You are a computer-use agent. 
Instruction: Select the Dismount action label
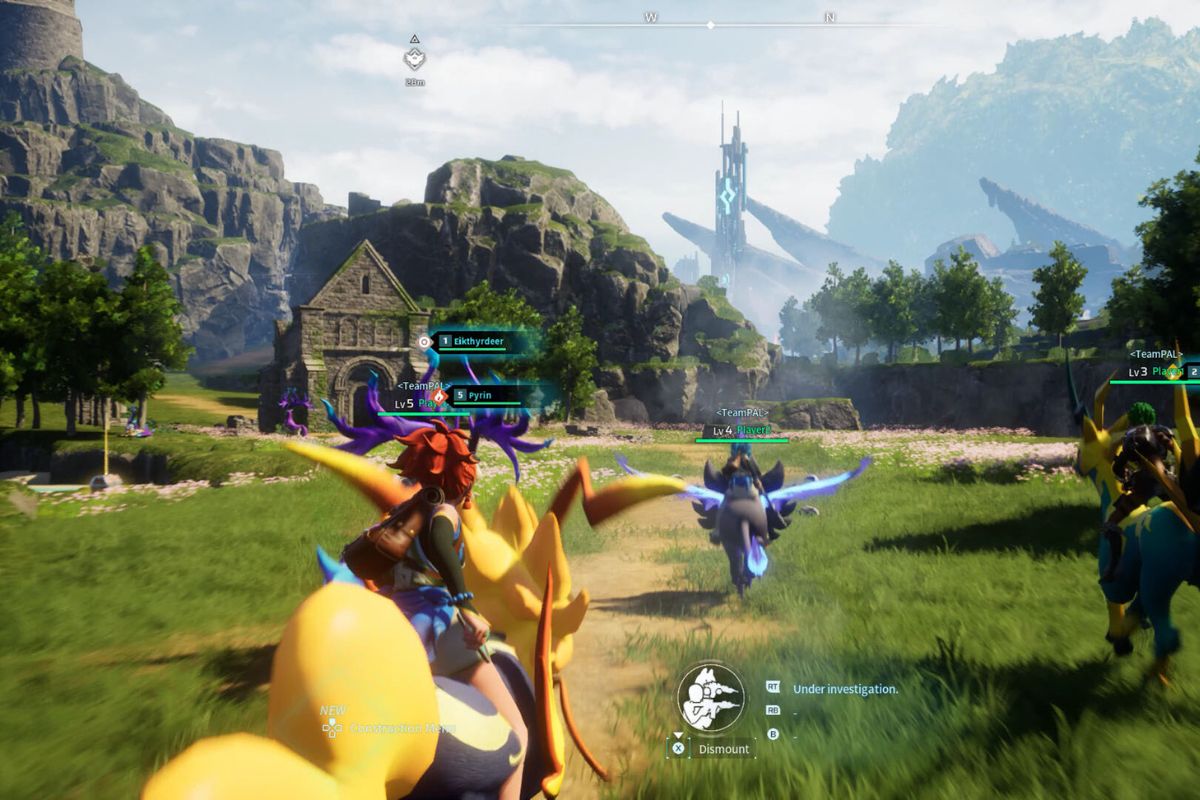724,748
